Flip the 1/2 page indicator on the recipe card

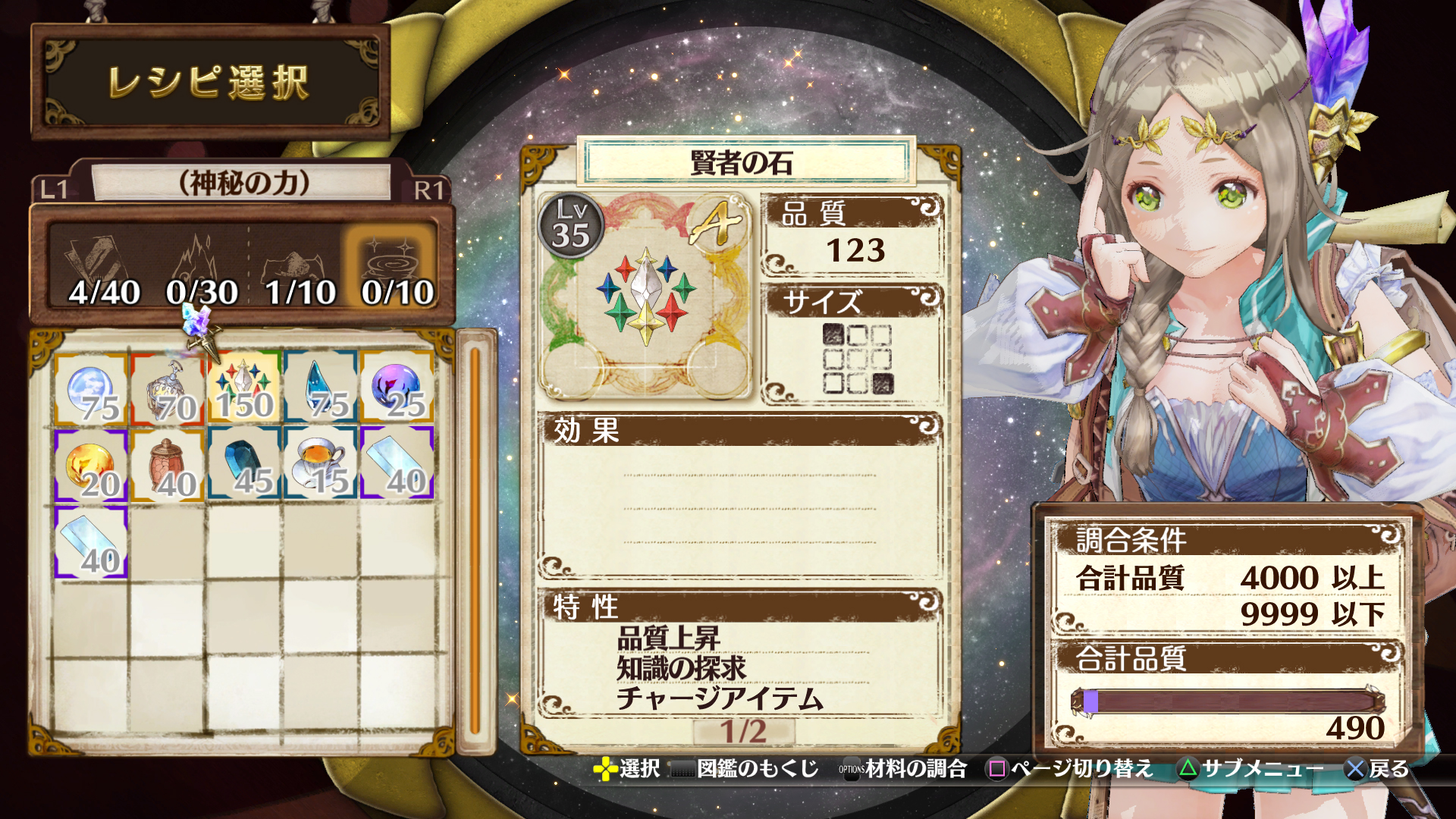pyautogui.click(x=742, y=732)
